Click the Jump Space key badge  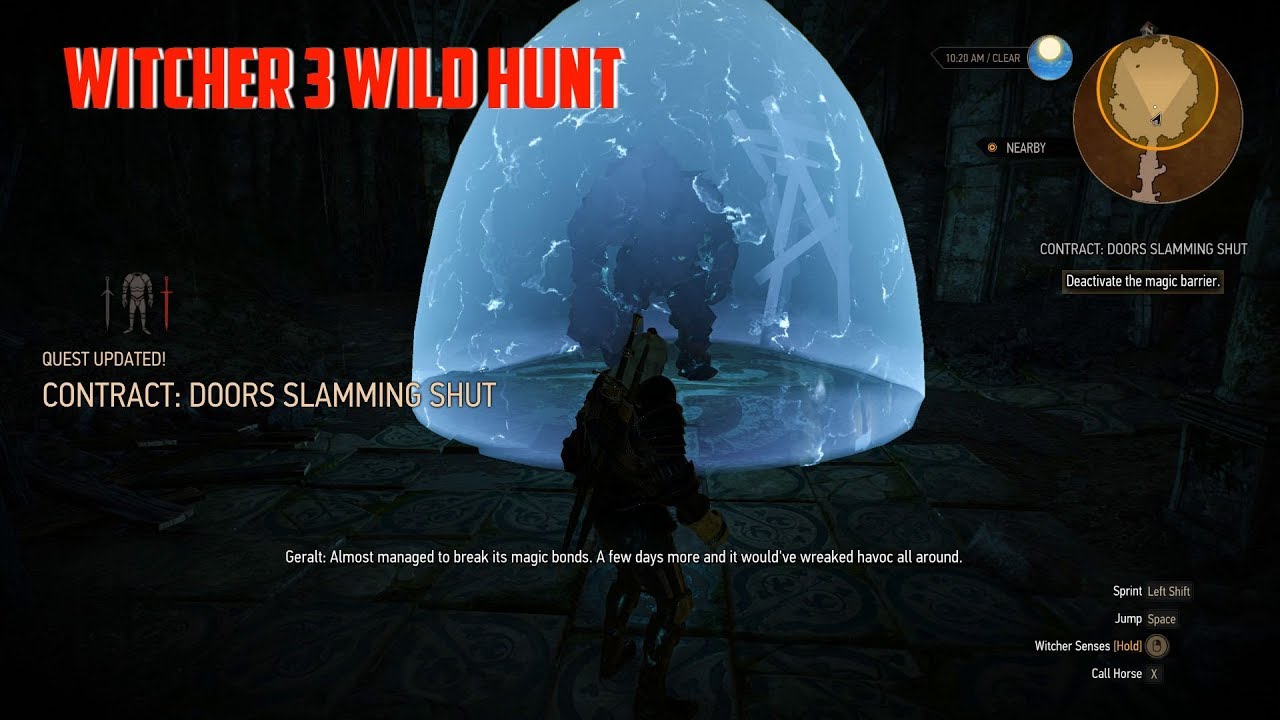[x=1161, y=618]
